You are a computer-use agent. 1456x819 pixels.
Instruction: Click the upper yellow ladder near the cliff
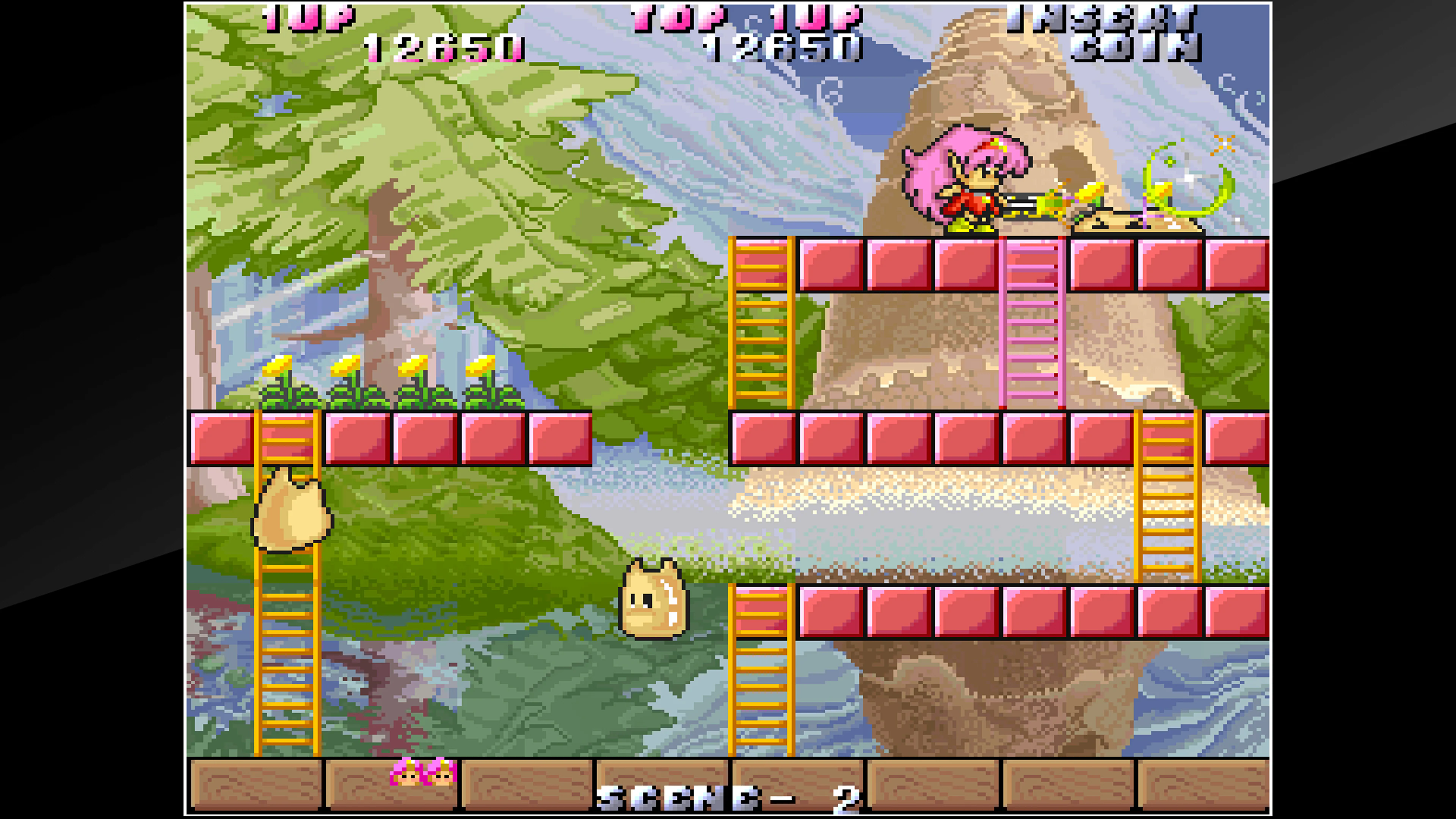click(760, 322)
